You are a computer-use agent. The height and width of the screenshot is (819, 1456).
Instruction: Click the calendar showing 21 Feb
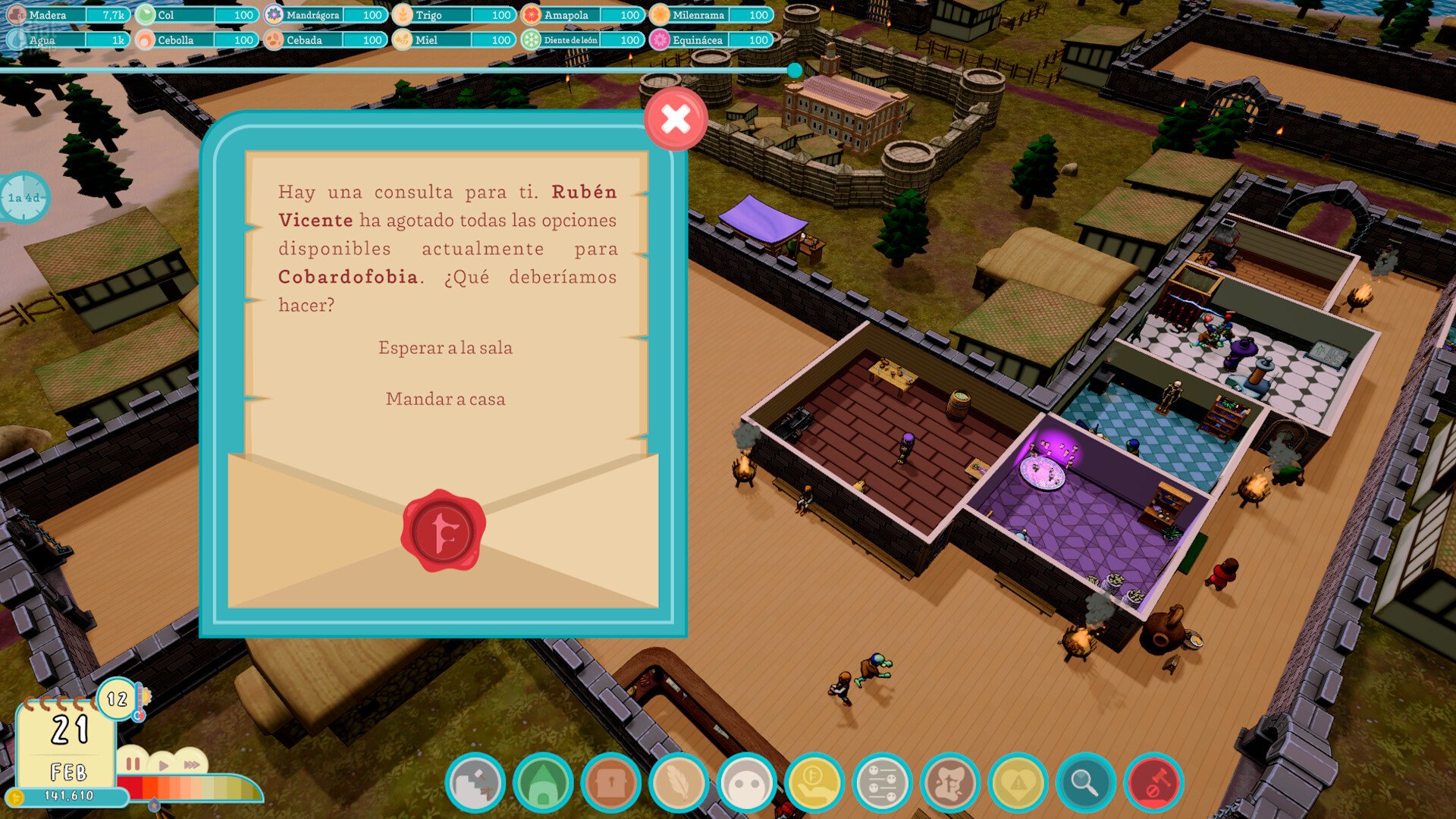[x=67, y=746]
